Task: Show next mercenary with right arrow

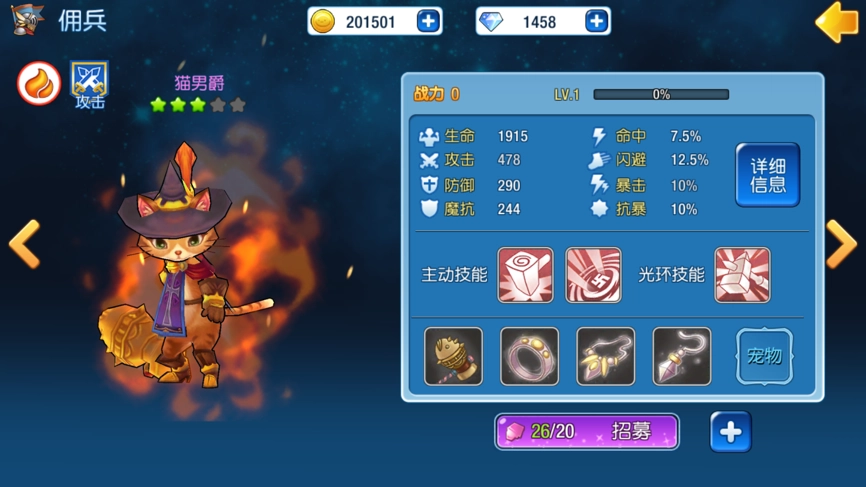Action: [x=840, y=243]
